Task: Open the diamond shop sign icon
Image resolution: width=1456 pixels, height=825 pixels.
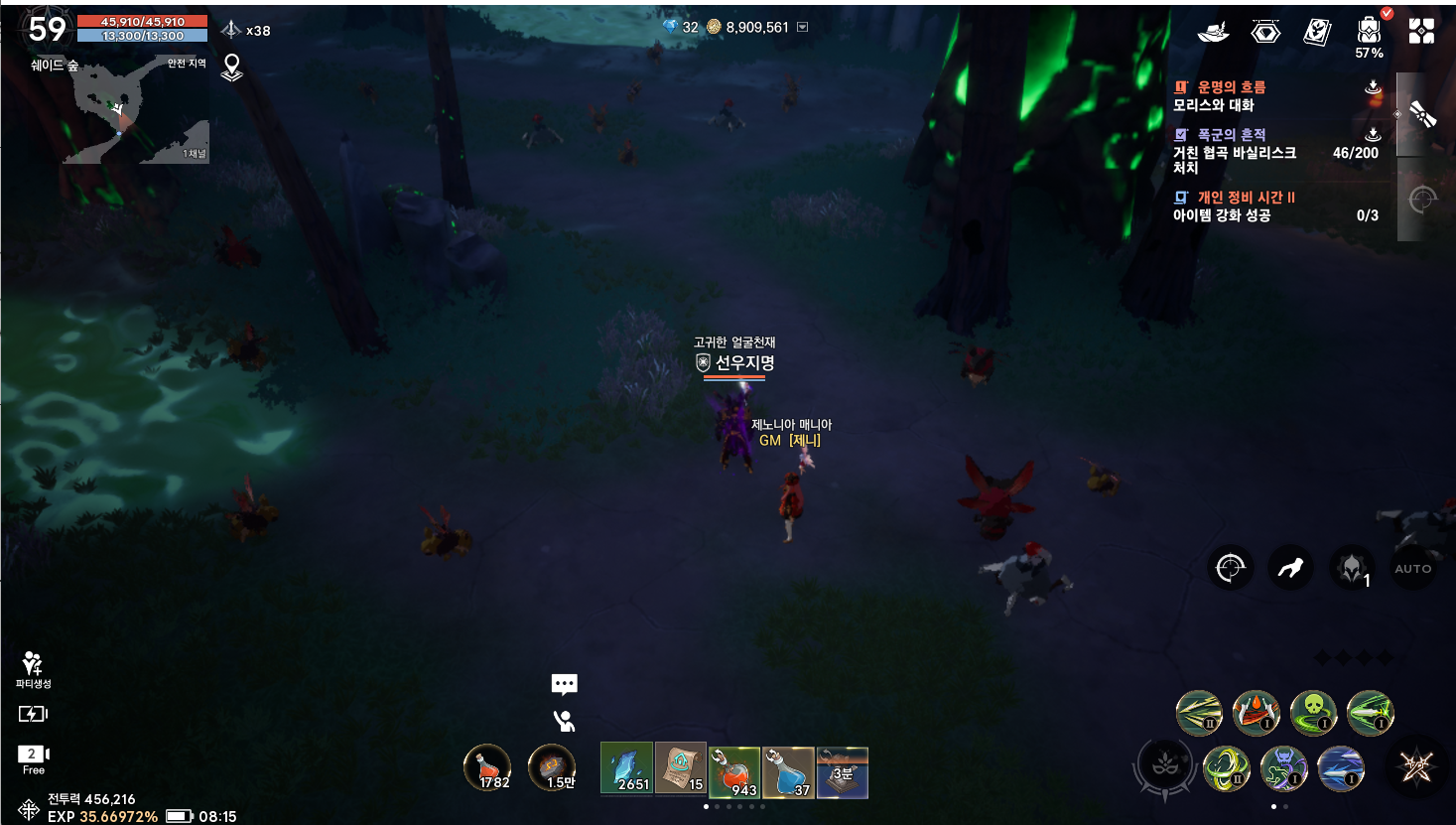Action: tap(1265, 33)
